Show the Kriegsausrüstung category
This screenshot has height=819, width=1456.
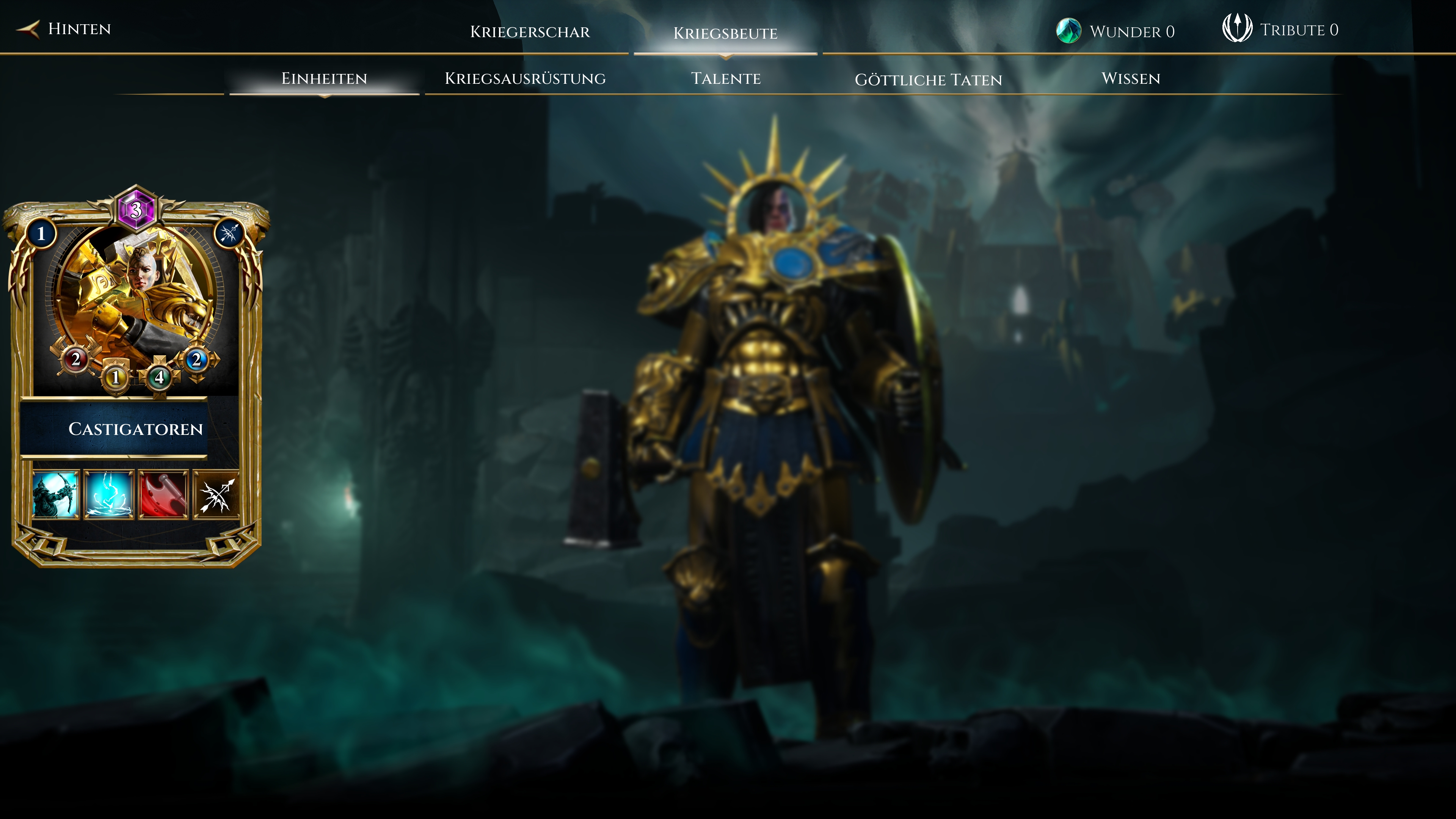click(x=525, y=78)
